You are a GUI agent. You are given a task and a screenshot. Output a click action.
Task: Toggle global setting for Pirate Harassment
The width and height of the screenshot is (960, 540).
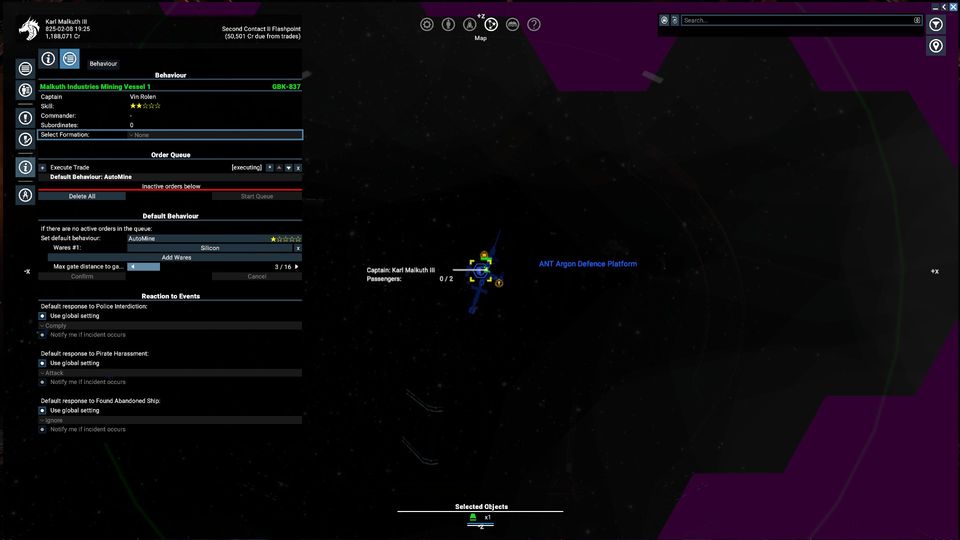[43, 363]
